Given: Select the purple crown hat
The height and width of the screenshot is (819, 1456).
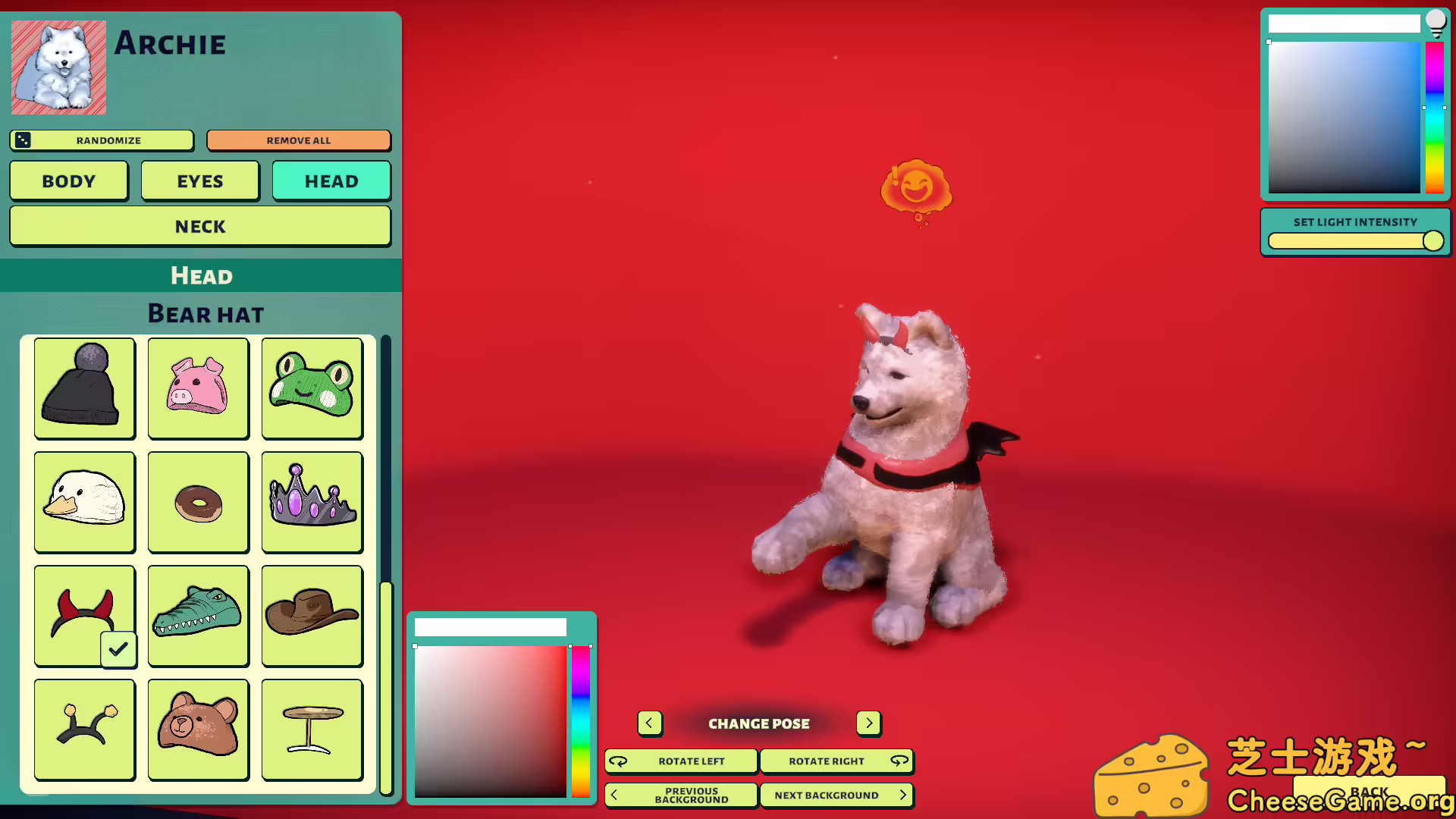Looking at the screenshot, I should [x=311, y=502].
